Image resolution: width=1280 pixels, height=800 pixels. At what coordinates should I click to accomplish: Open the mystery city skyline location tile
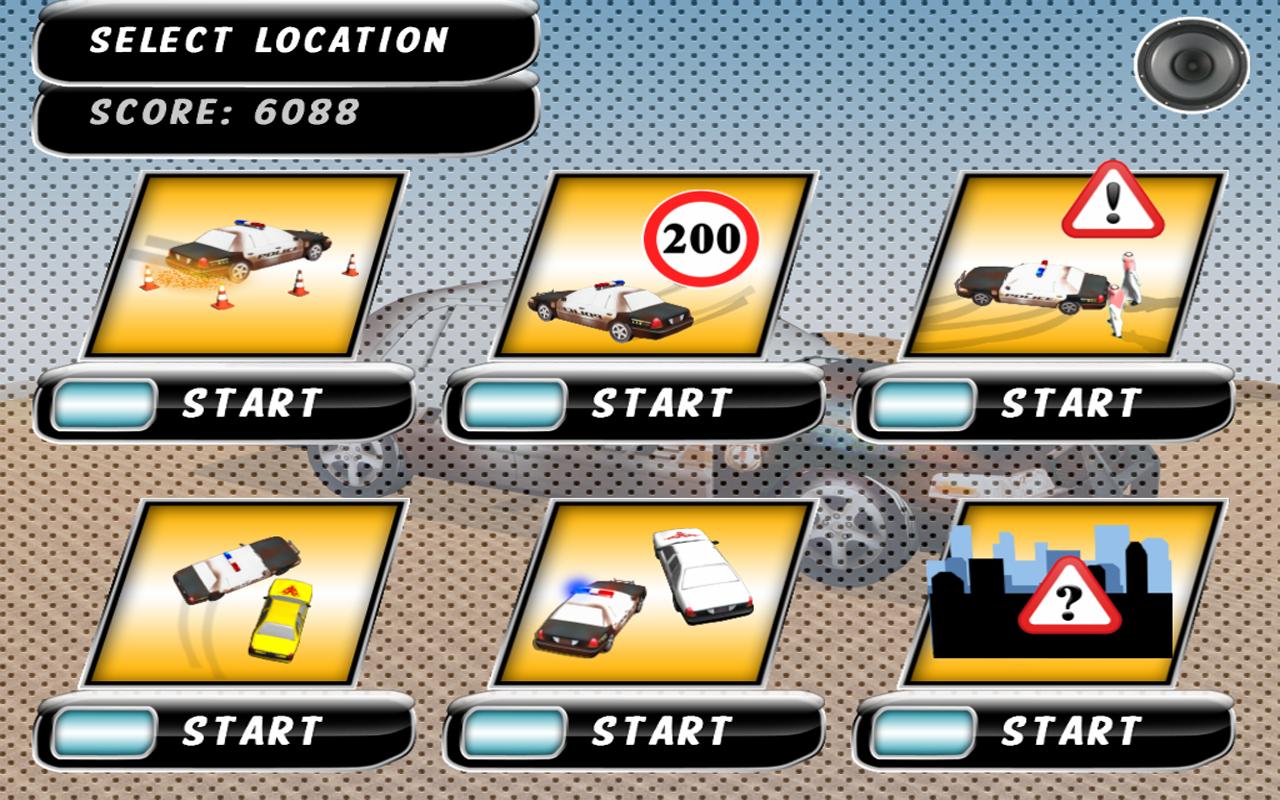1066,593
